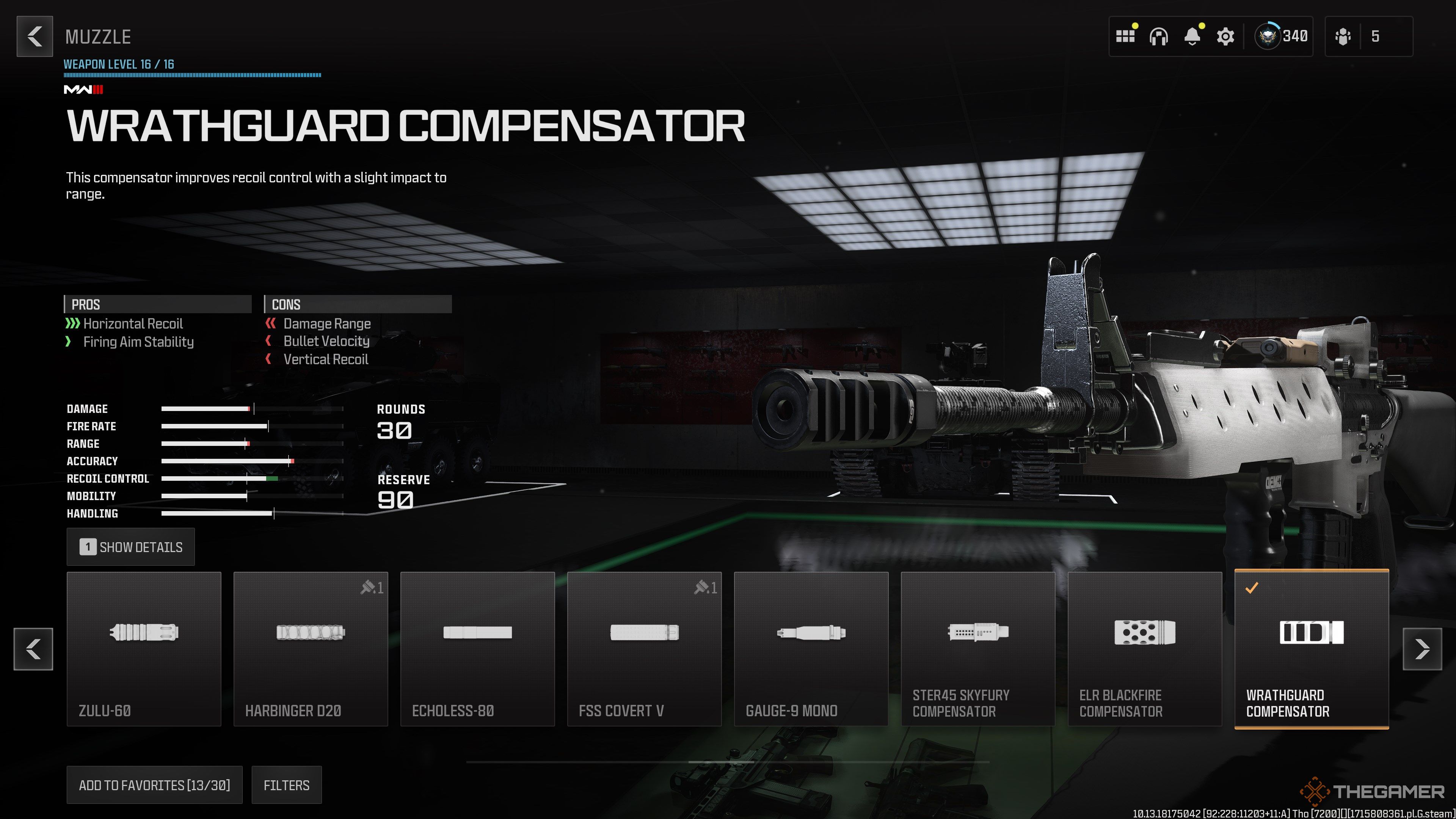Show previous muzzle attachments with left arrow
The image size is (1456, 819).
tap(33, 648)
